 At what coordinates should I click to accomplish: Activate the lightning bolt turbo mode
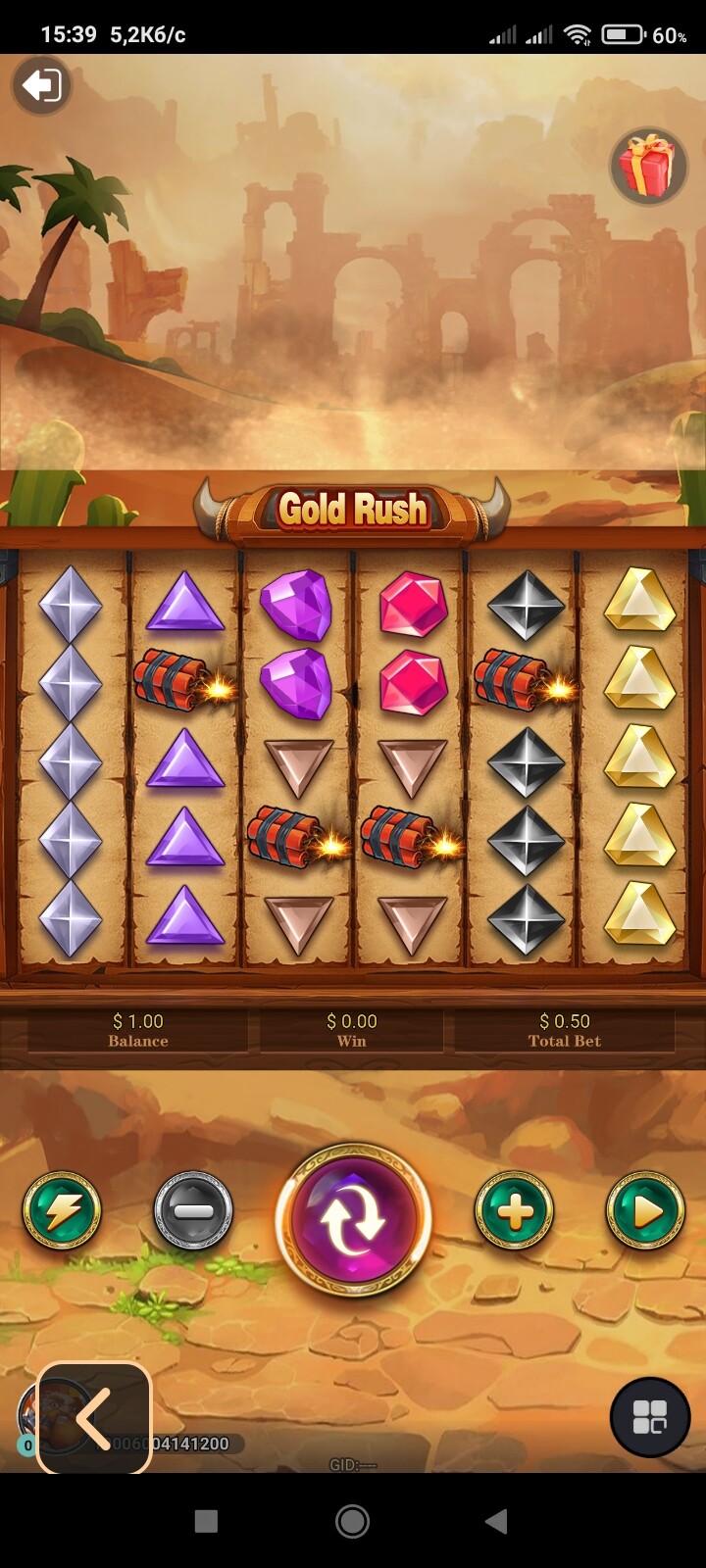coord(62,1211)
